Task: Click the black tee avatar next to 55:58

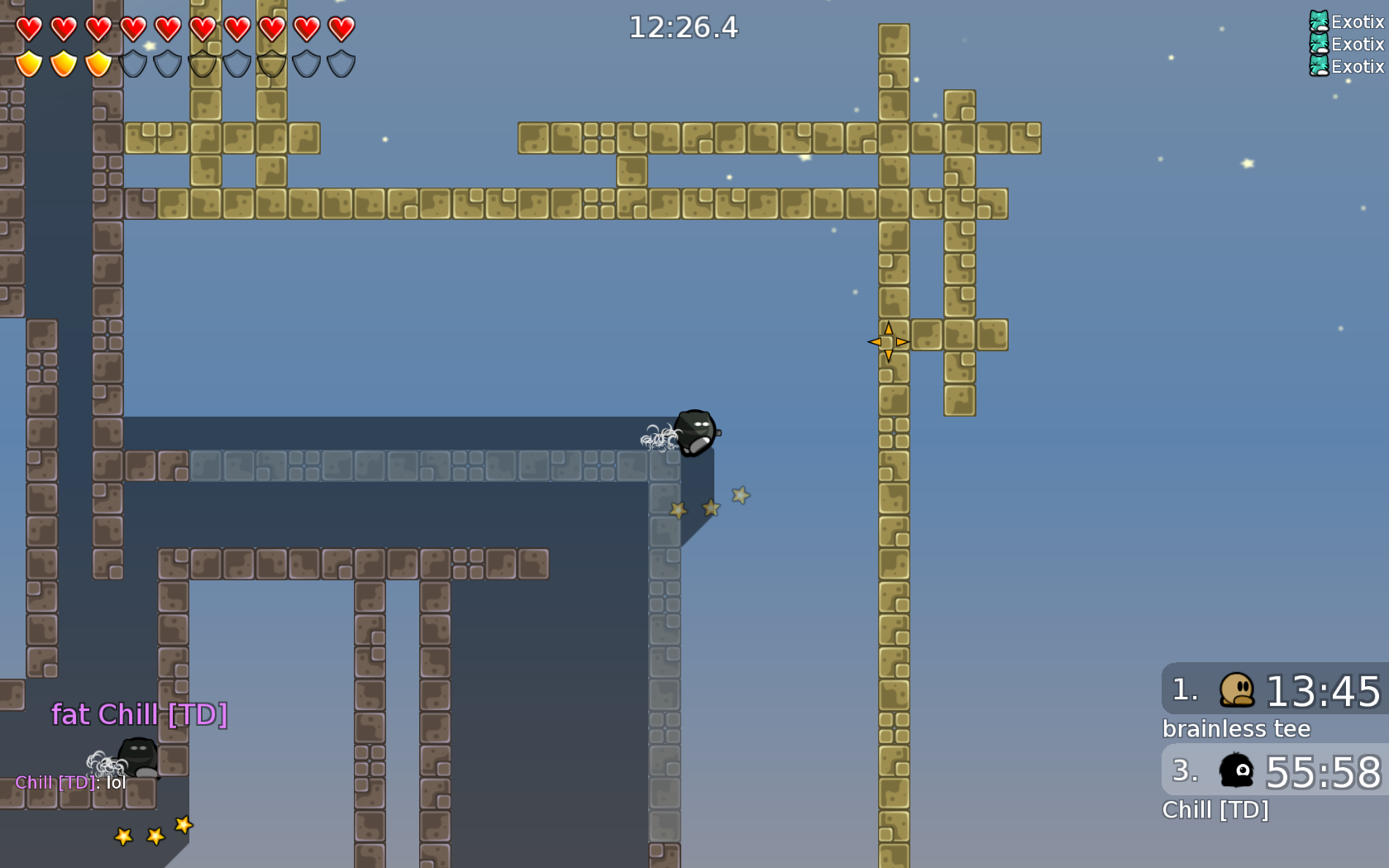Action: click(1235, 770)
